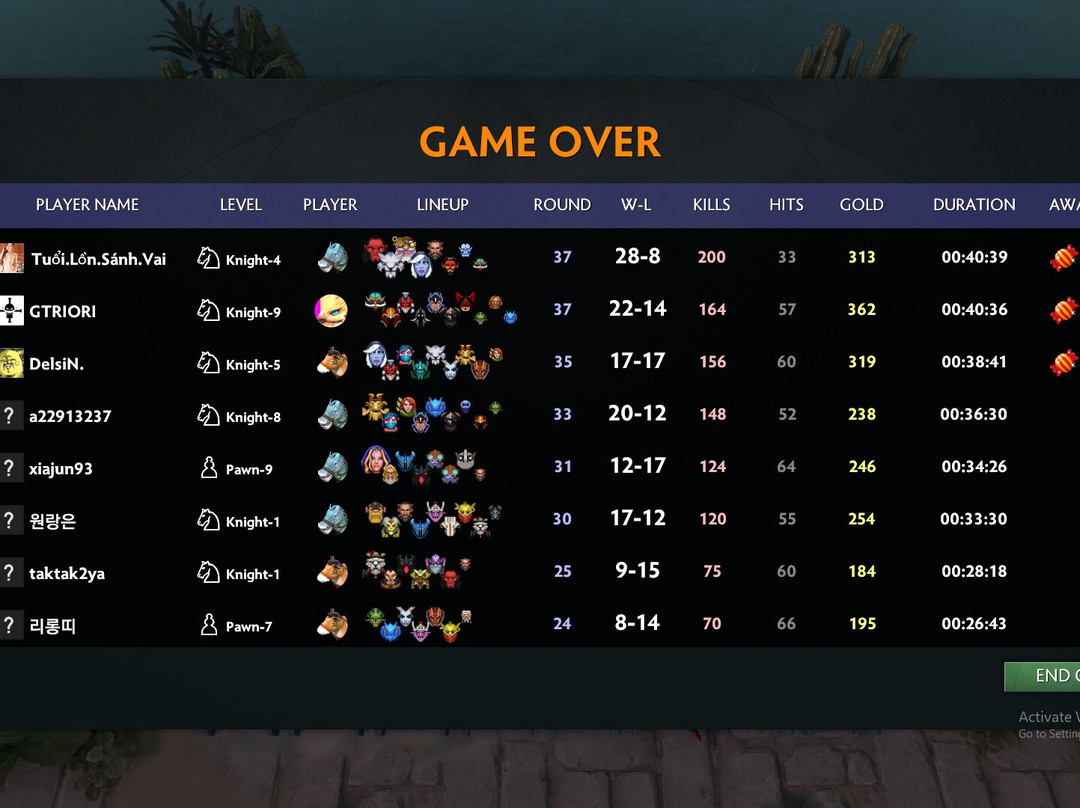1080x808 pixels.
Task: Select the GTRIORI player name
Action: coord(63,311)
